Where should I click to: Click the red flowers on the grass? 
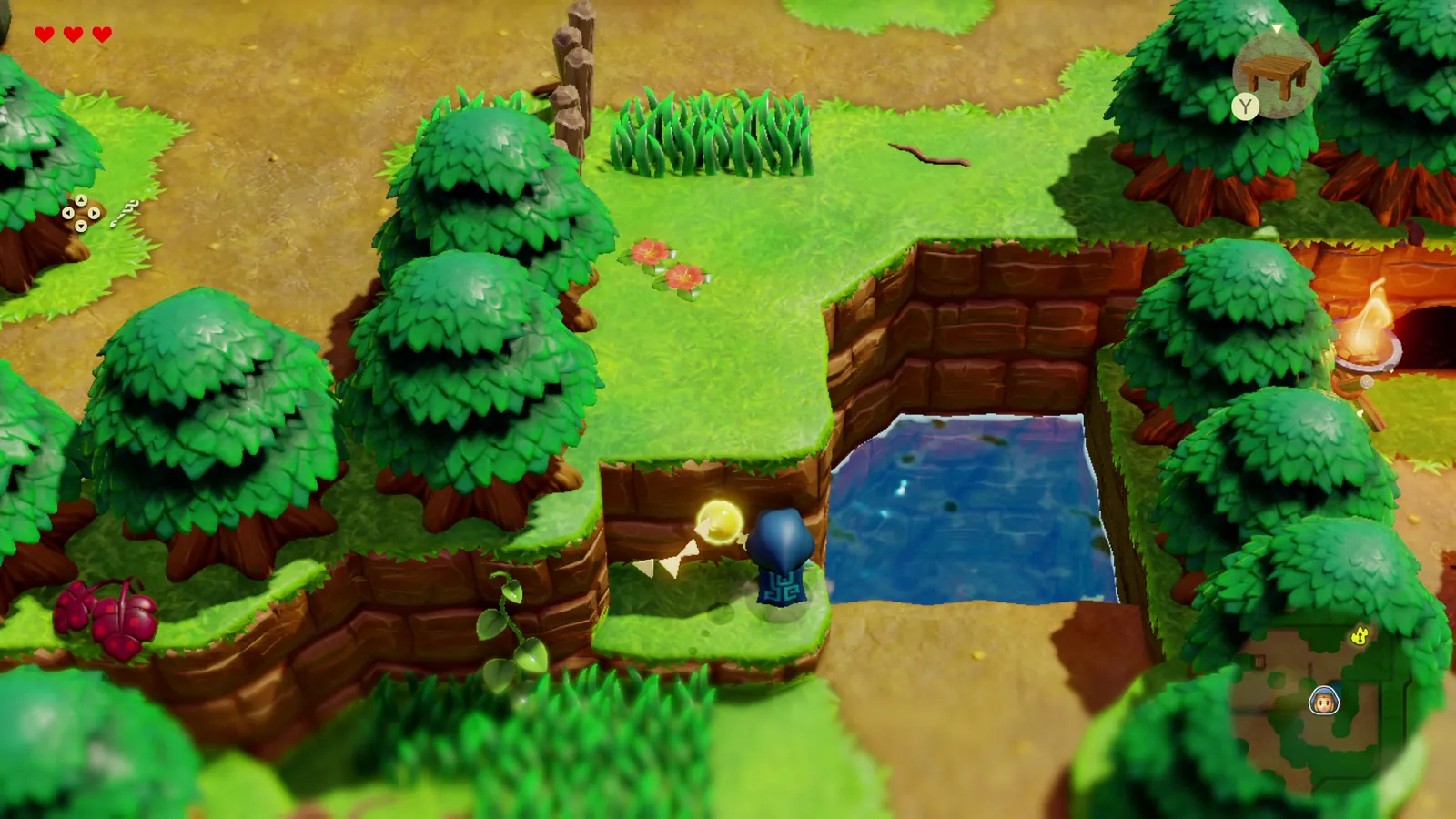664,264
